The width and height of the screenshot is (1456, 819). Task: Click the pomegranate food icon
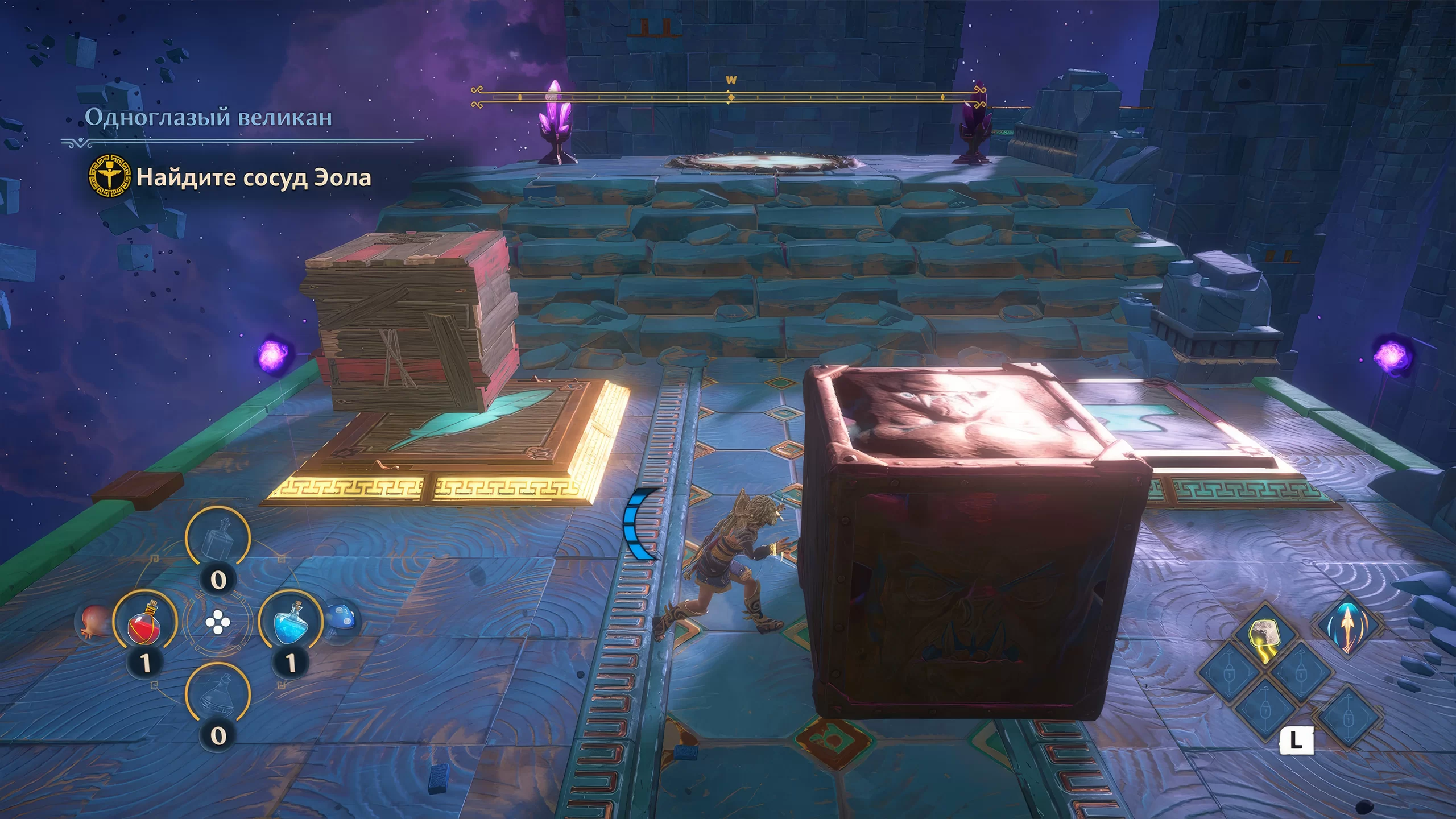93,622
